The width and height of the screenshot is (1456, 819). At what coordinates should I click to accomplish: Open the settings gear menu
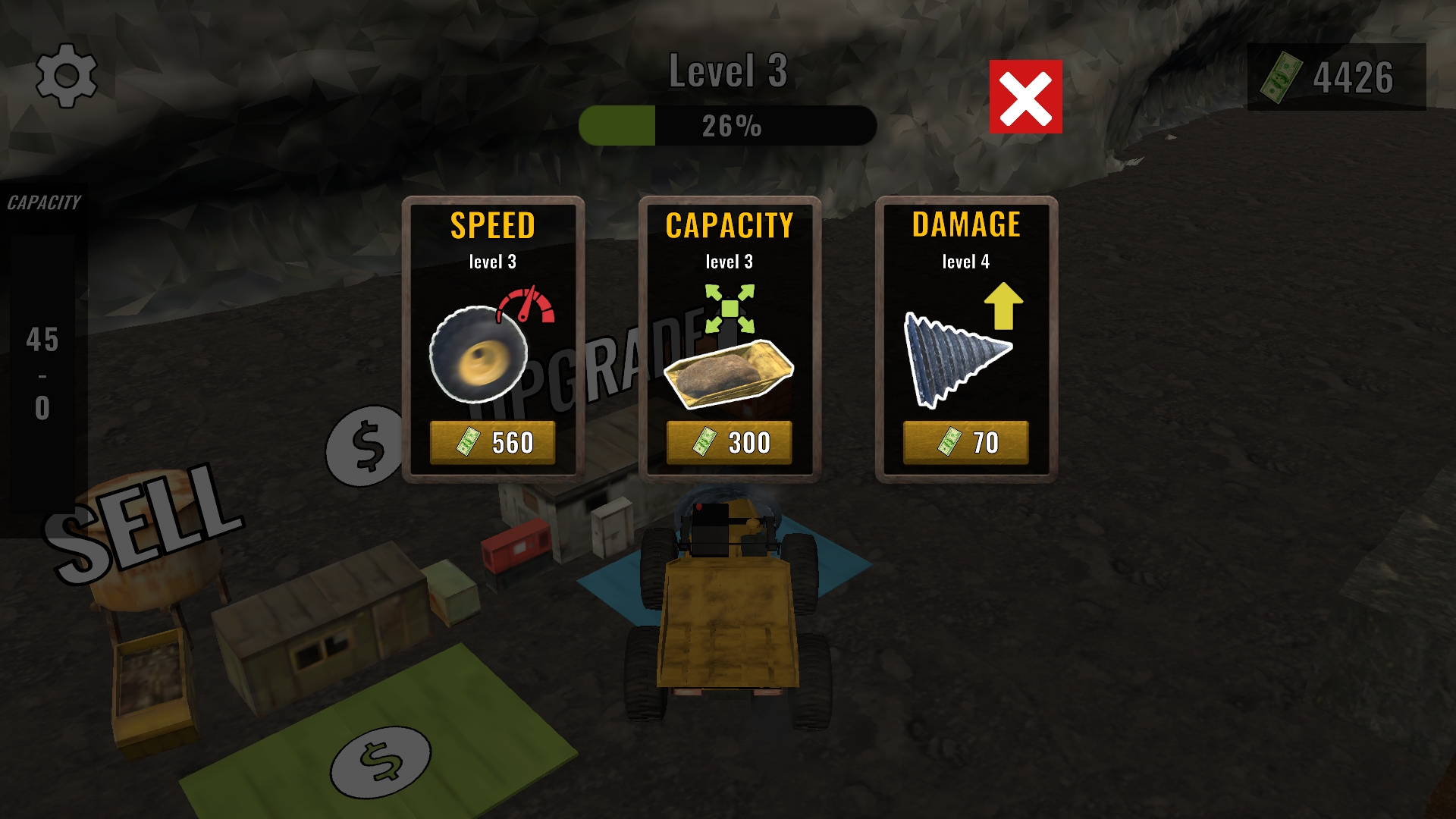coord(67,75)
